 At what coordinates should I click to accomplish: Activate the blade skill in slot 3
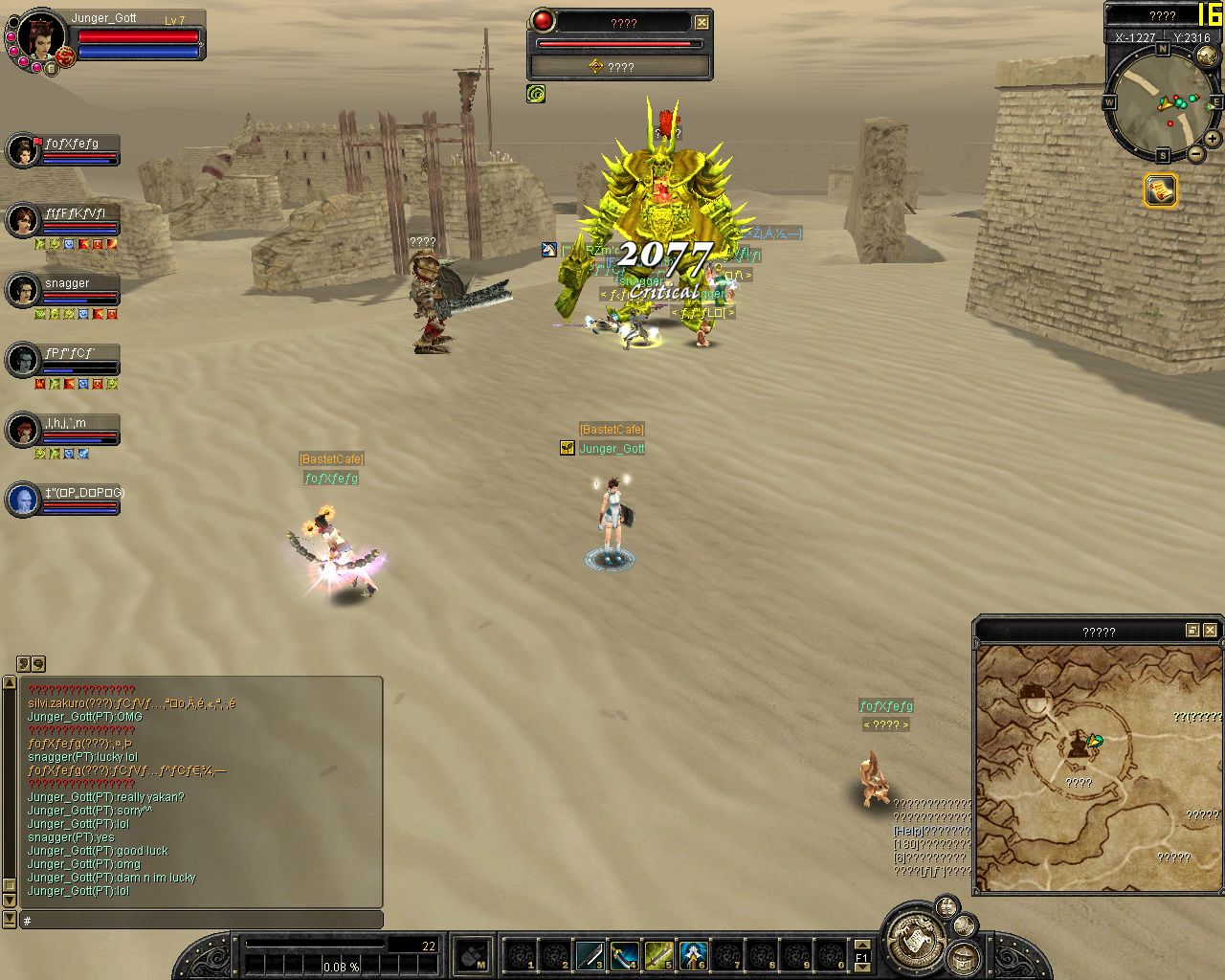[590, 955]
